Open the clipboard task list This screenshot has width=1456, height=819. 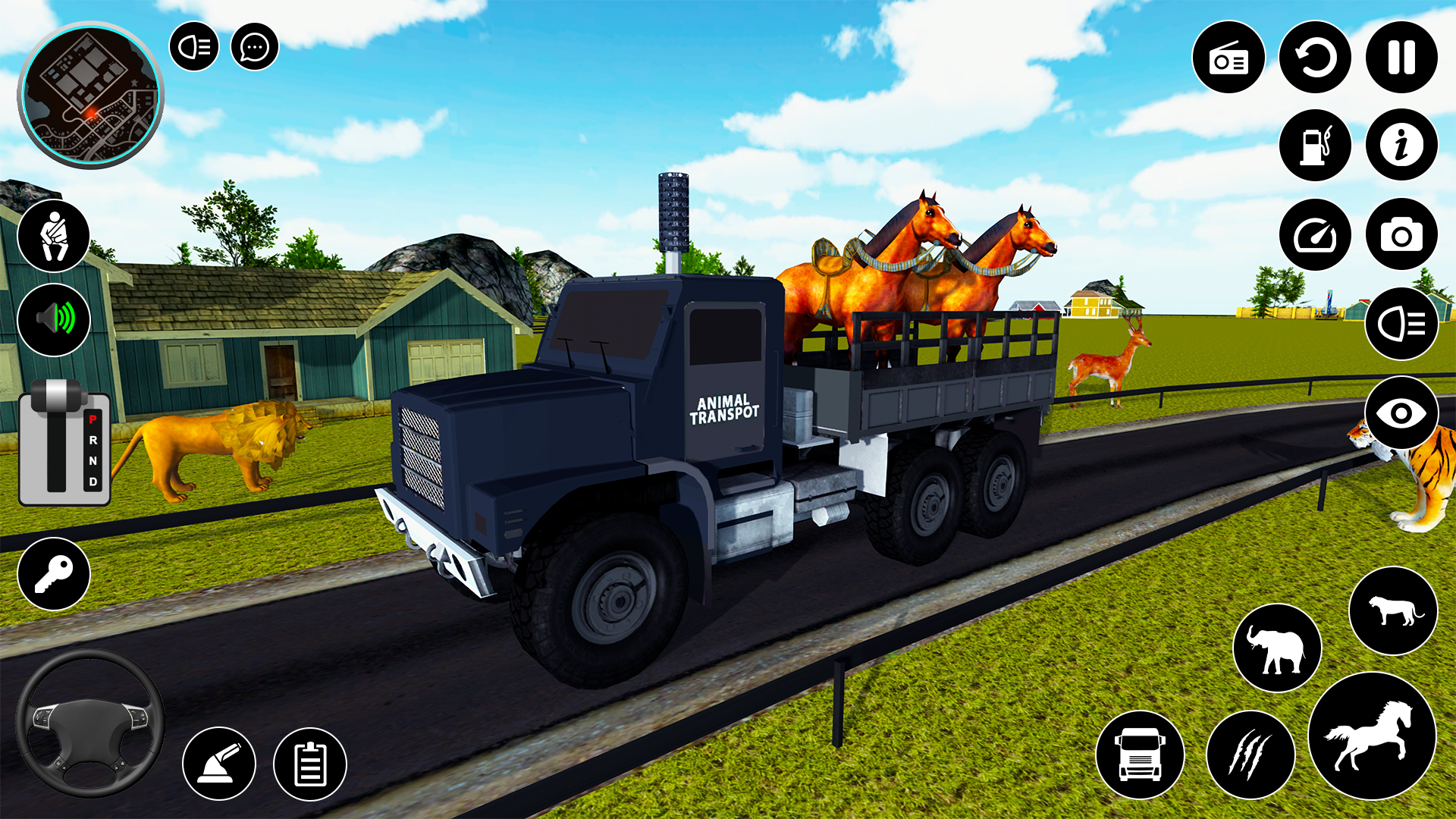pos(310,764)
